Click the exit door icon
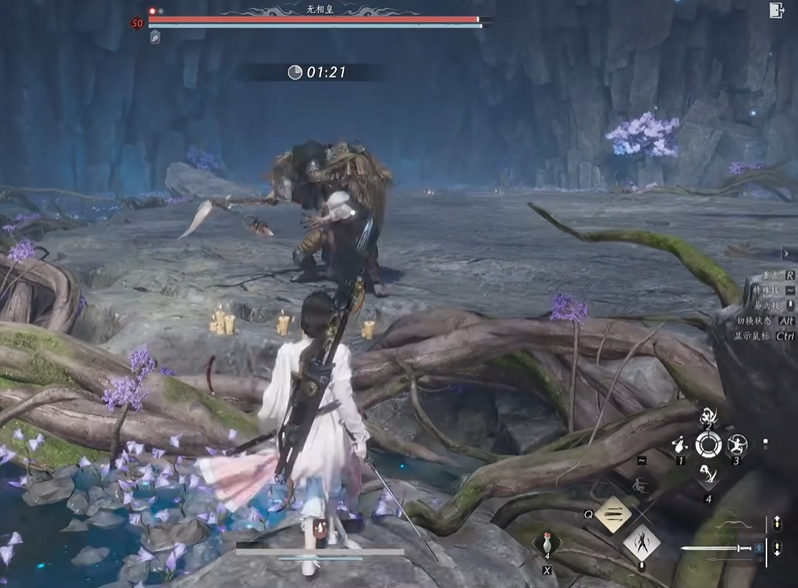 tap(776, 10)
